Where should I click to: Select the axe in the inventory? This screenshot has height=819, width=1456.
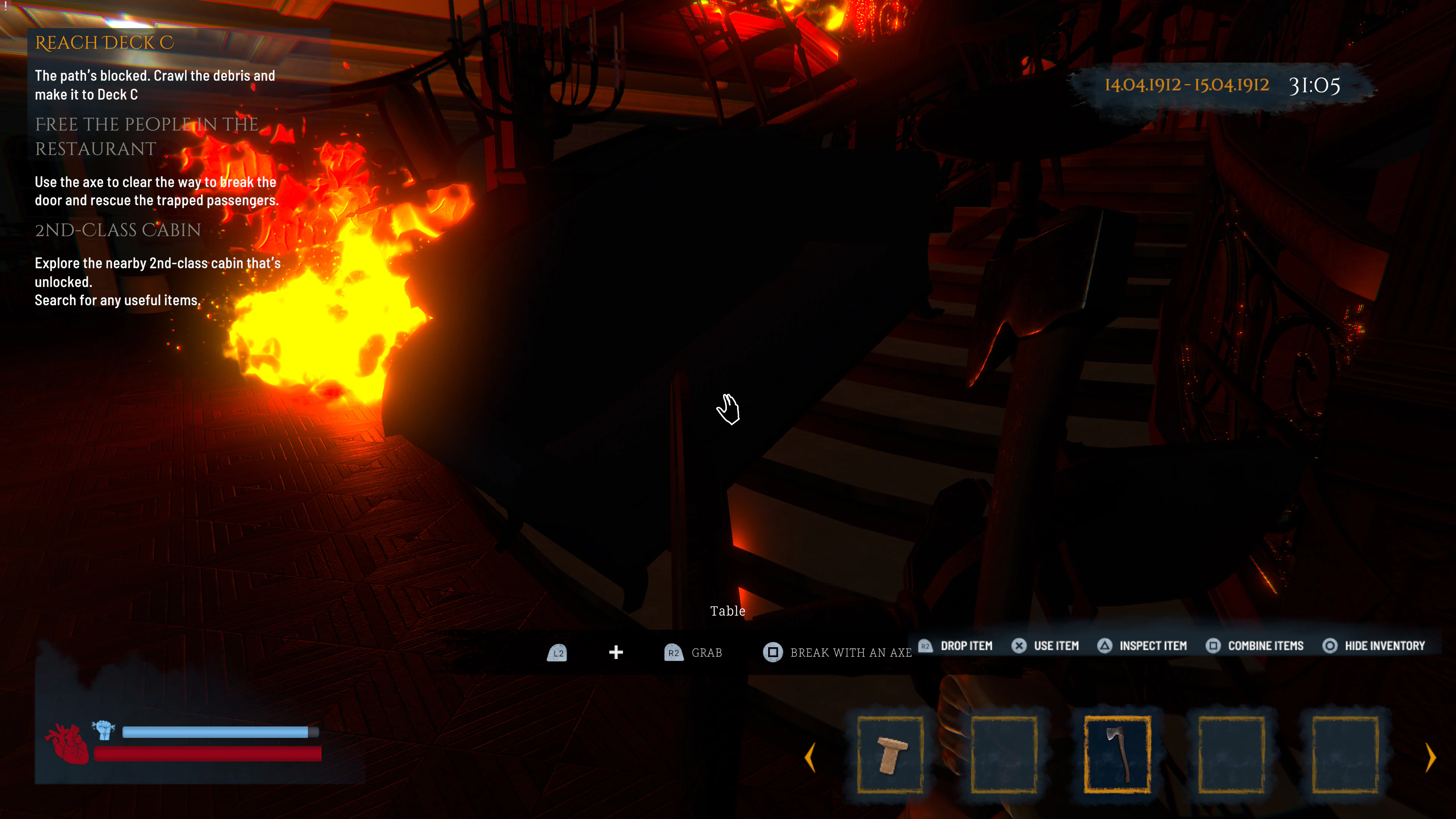click(x=1117, y=756)
